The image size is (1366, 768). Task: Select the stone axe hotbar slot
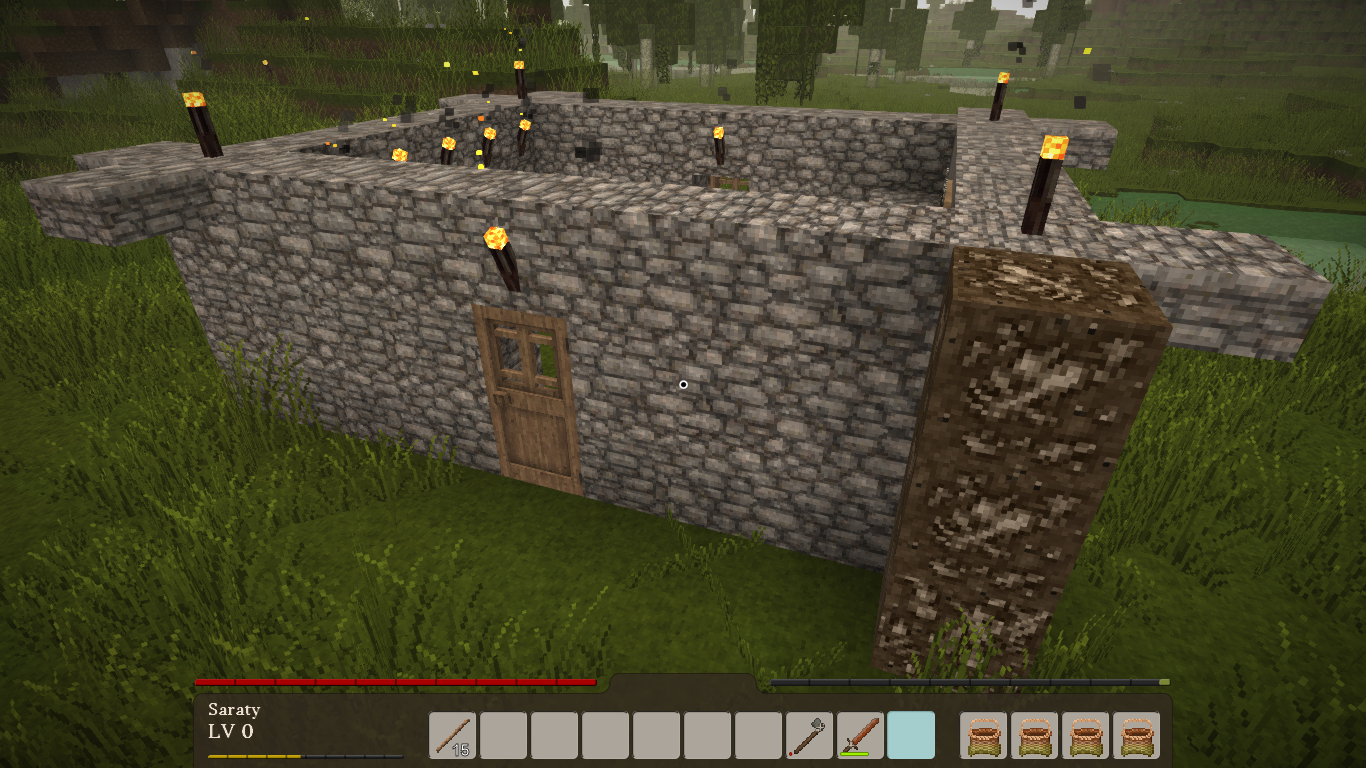click(x=809, y=735)
